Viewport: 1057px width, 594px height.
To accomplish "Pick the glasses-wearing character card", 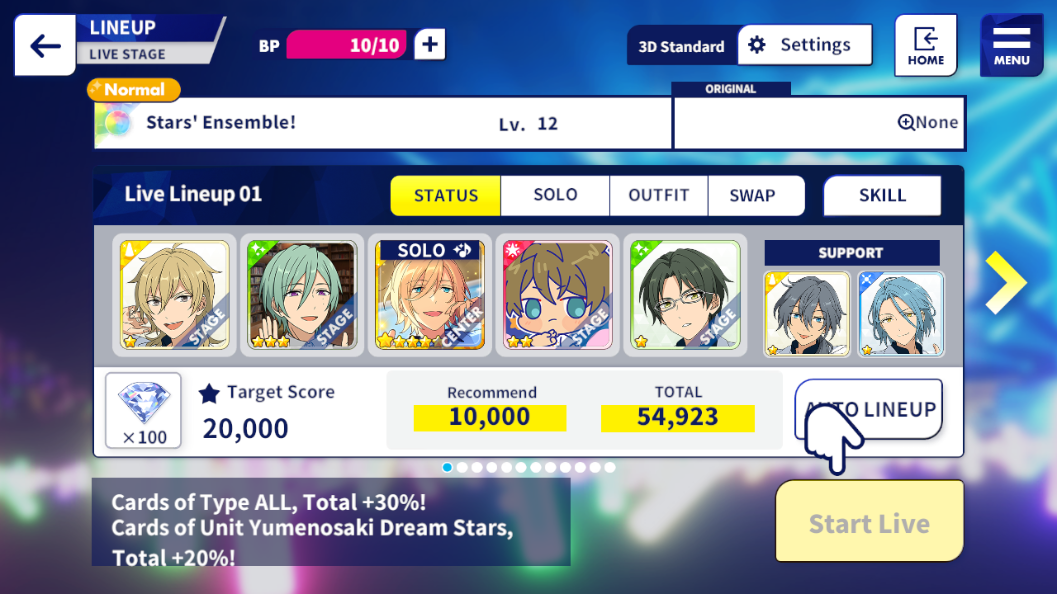I will (685, 296).
